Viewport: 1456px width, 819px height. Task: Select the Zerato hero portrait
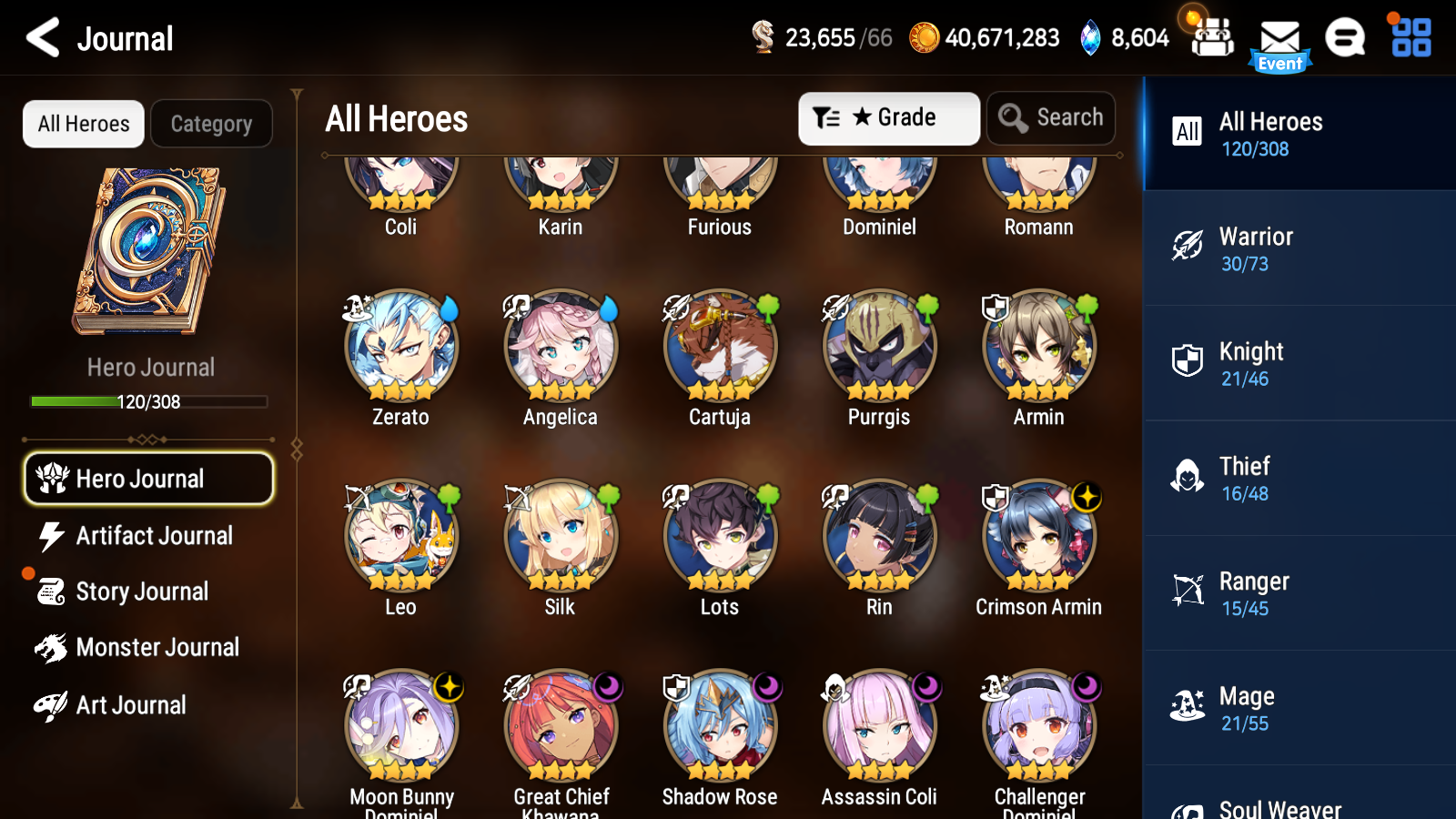click(x=400, y=348)
